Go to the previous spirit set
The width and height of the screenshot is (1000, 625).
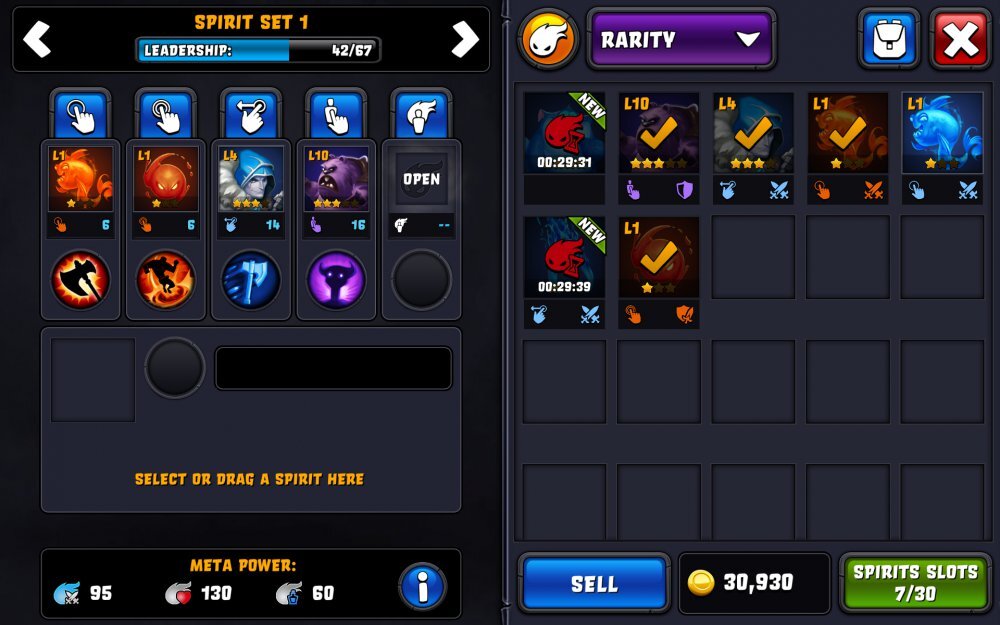coord(37,39)
